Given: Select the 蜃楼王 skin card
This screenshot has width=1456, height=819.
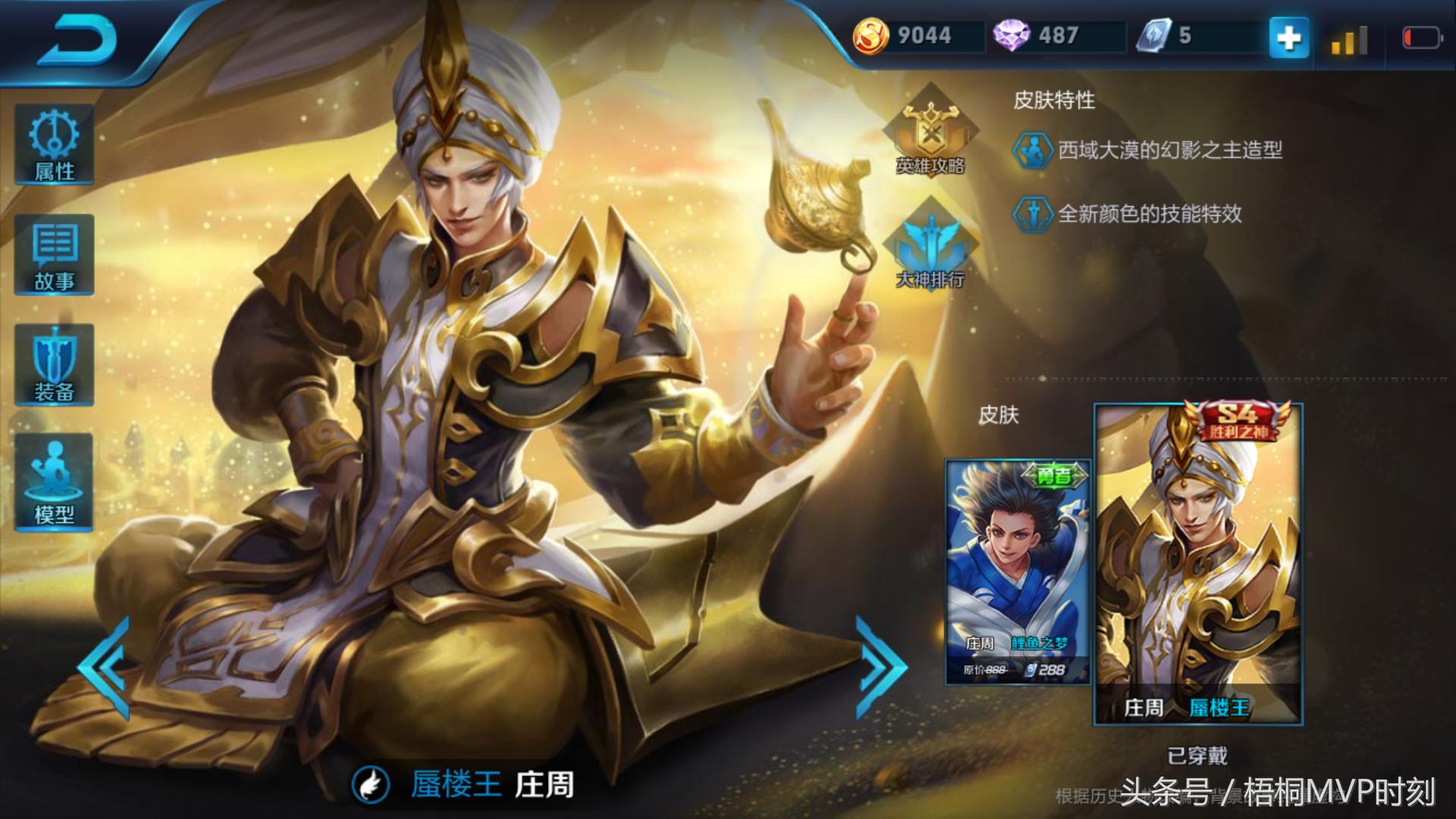Looking at the screenshot, I should tap(1198, 565).
